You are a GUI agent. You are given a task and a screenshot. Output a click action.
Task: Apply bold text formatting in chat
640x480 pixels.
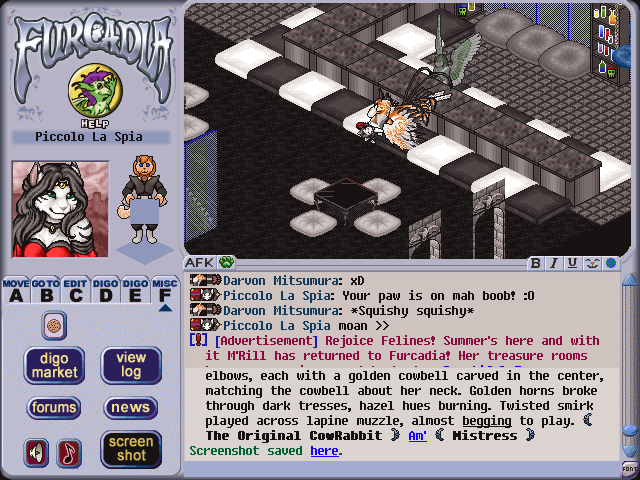point(536,263)
